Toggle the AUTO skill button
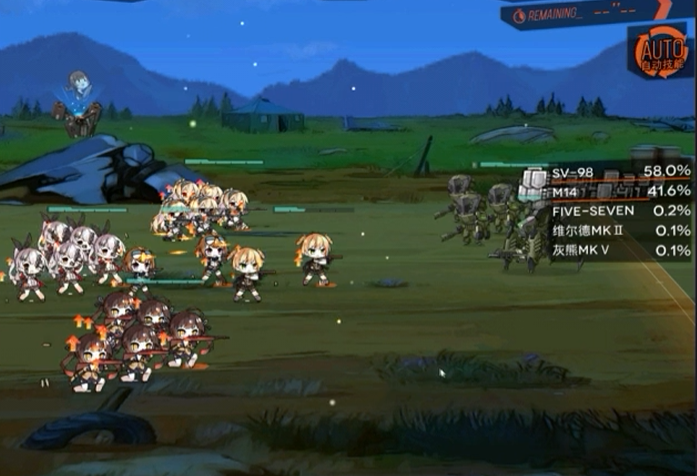This screenshot has height=476, width=697. tap(659, 51)
